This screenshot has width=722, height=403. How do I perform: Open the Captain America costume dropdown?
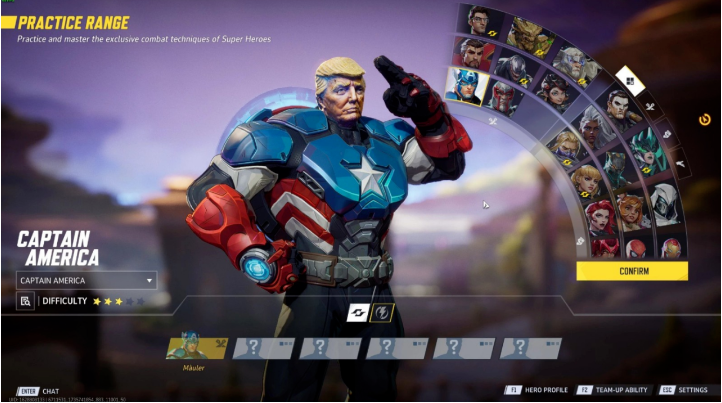coord(87,281)
